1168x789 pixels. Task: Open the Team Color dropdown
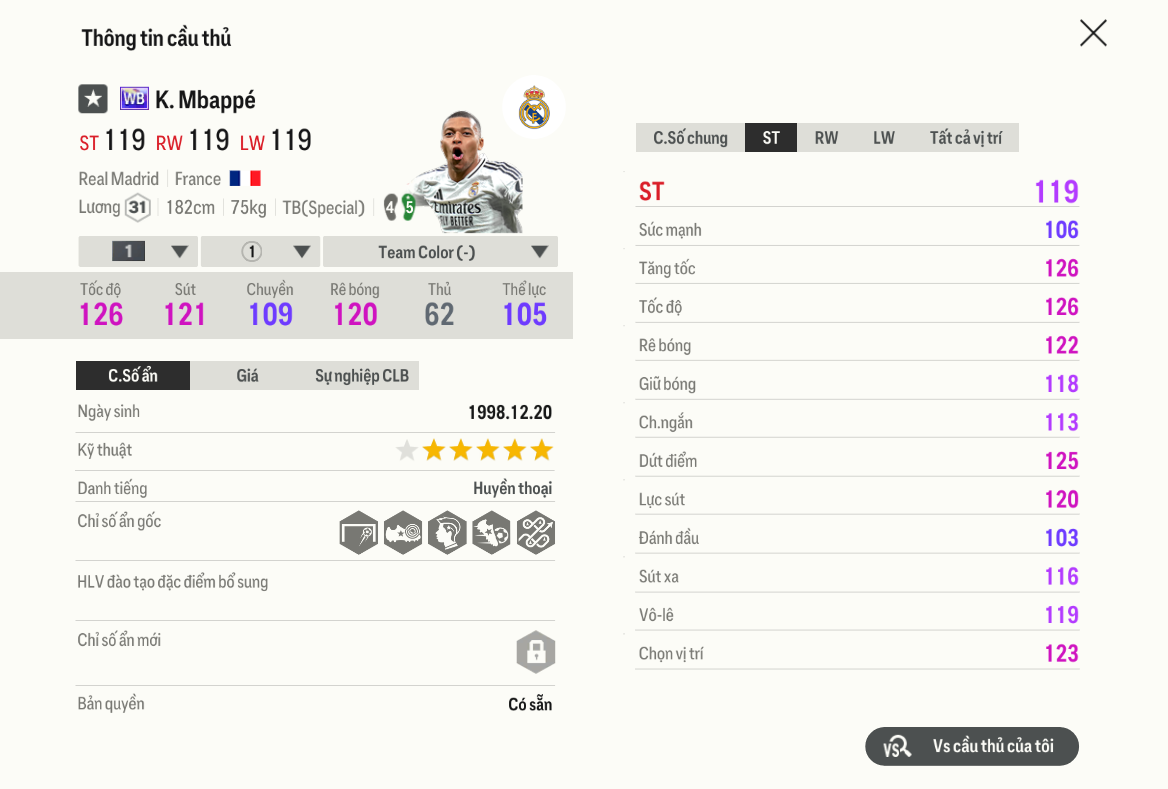pos(440,252)
